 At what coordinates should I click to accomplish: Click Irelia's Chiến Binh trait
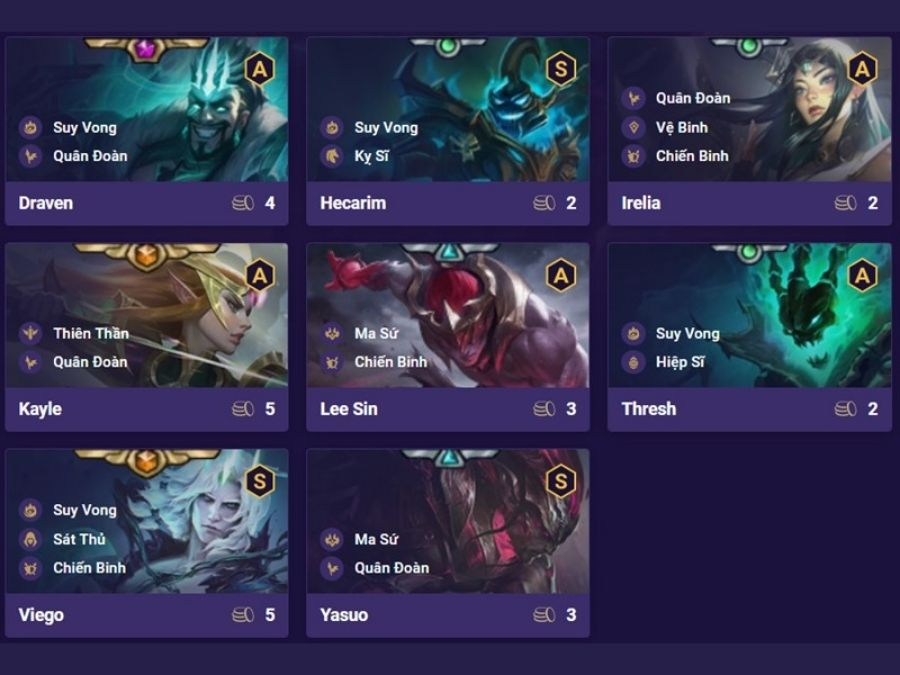tap(691, 156)
